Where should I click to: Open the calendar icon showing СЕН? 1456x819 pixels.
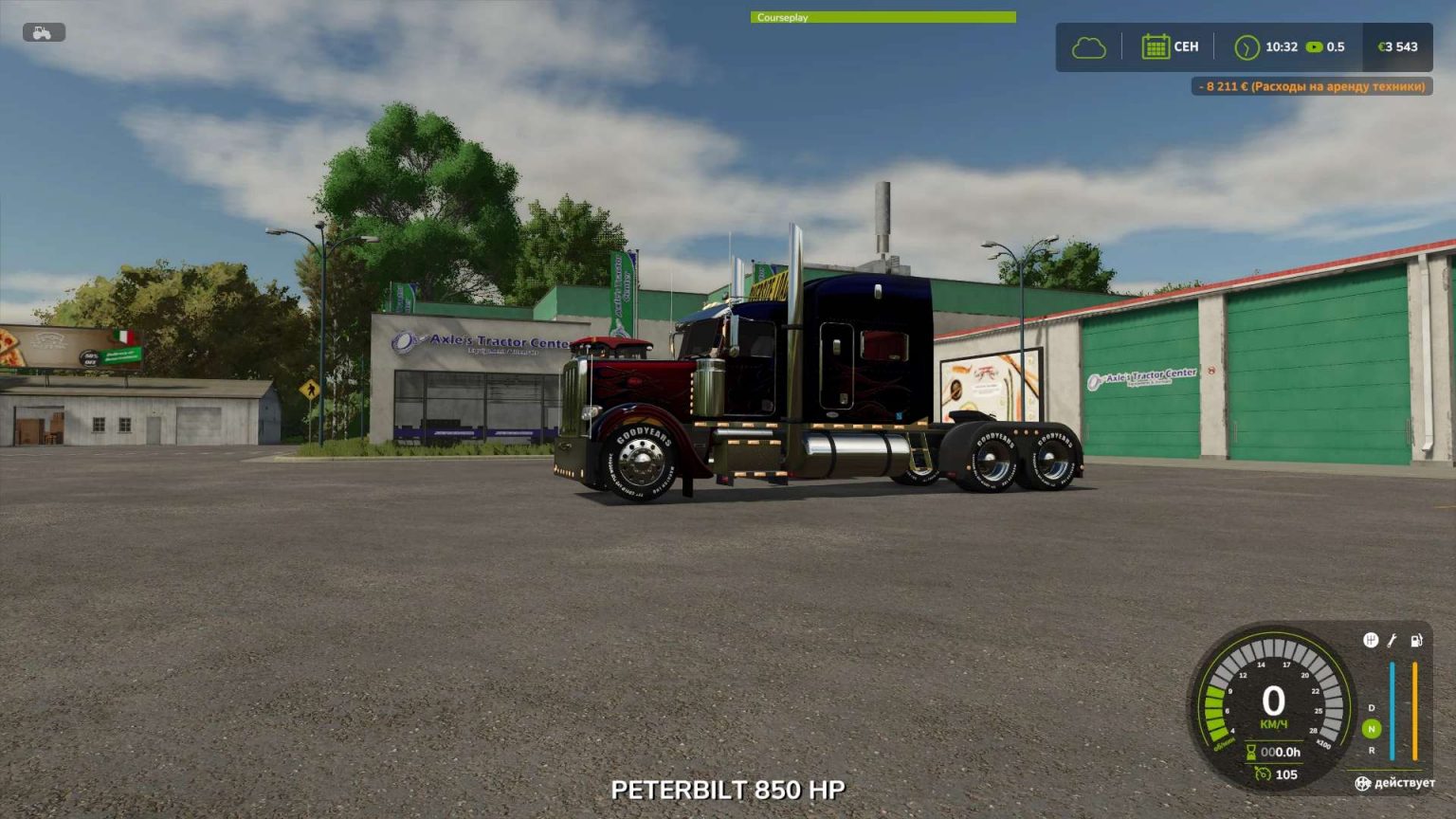pos(1156,45)
